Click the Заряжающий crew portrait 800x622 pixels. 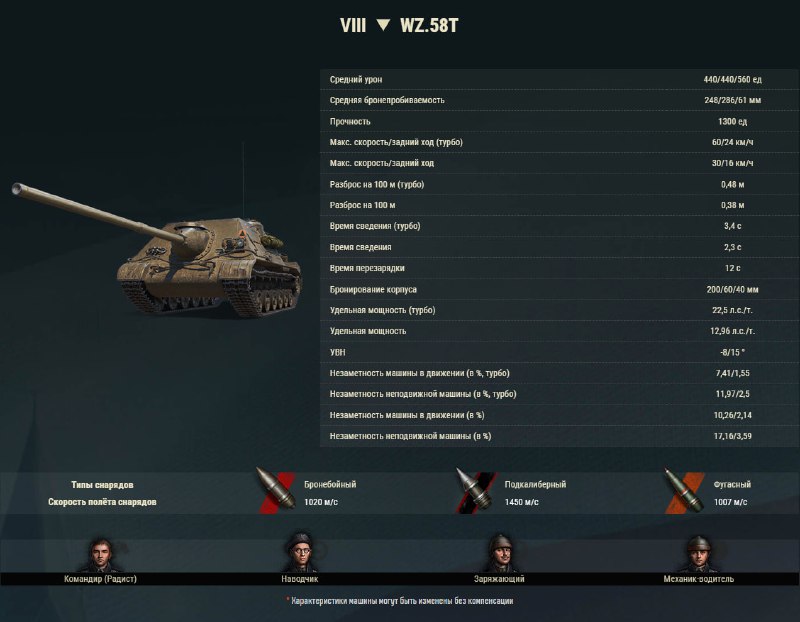click(x=500, y=553)
